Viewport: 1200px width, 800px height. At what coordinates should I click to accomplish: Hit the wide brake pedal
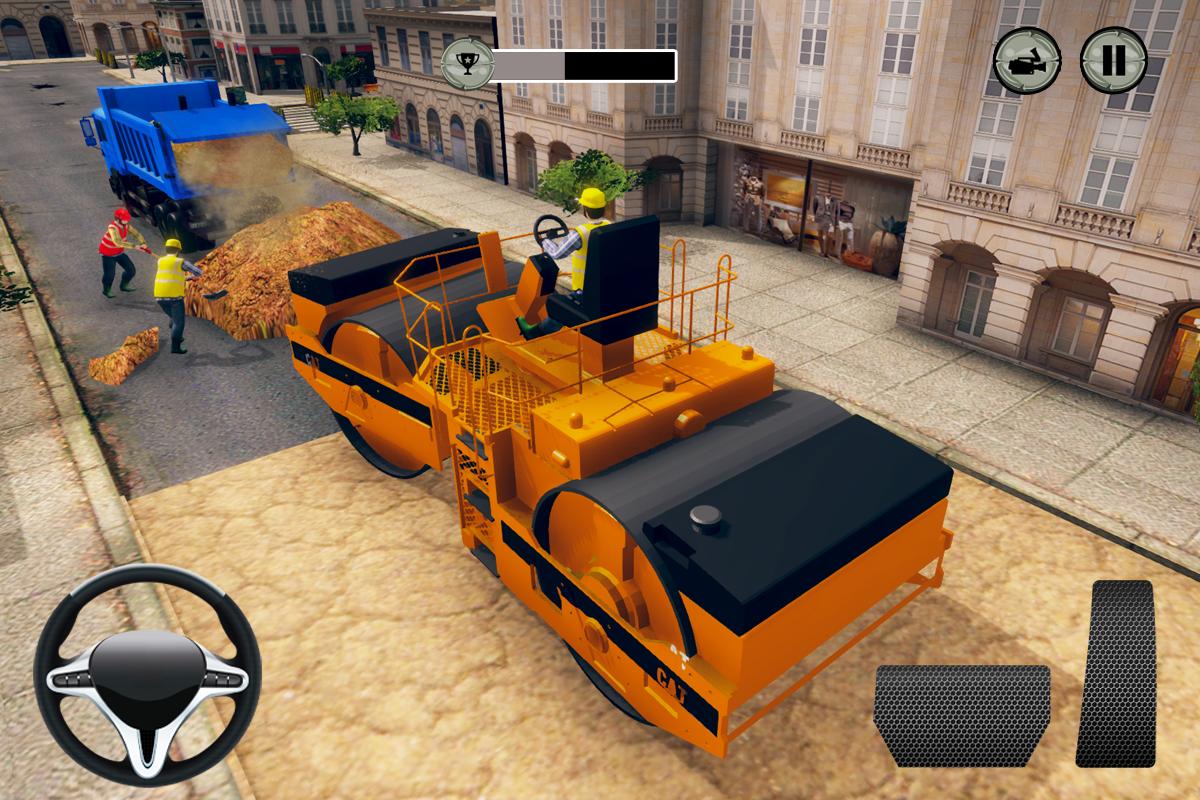962,714
